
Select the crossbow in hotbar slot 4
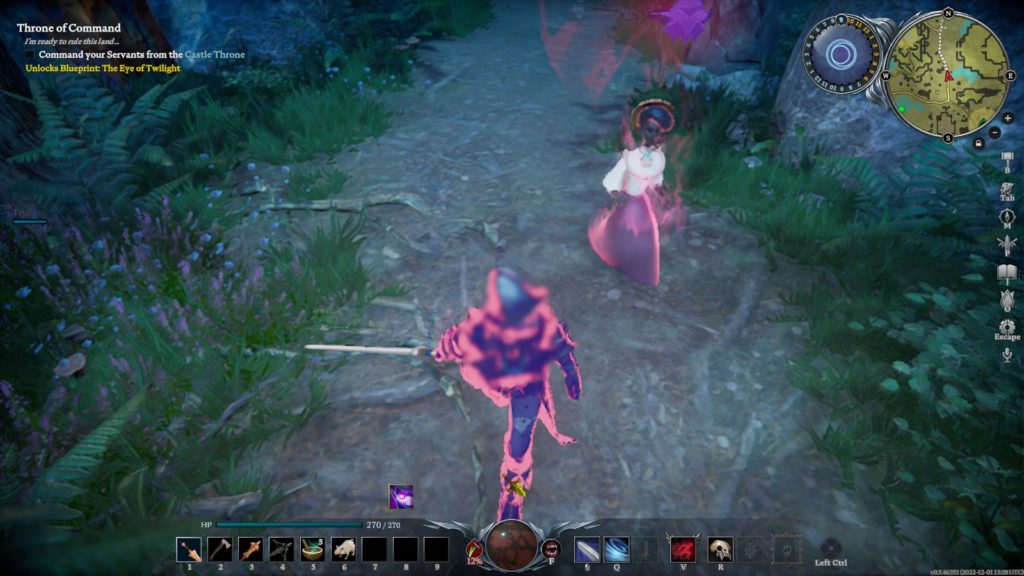click(281, 549)
